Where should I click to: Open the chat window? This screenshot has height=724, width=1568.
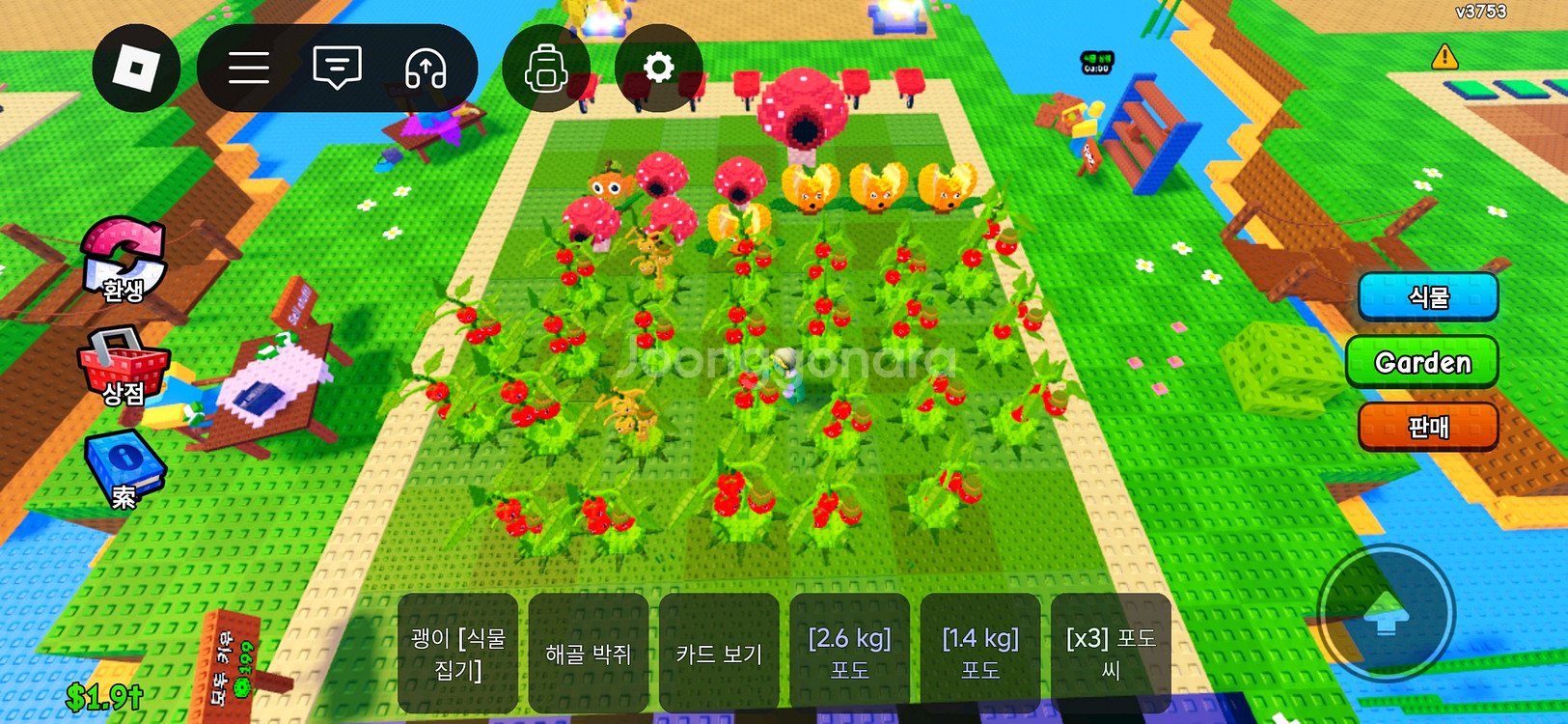337,68
